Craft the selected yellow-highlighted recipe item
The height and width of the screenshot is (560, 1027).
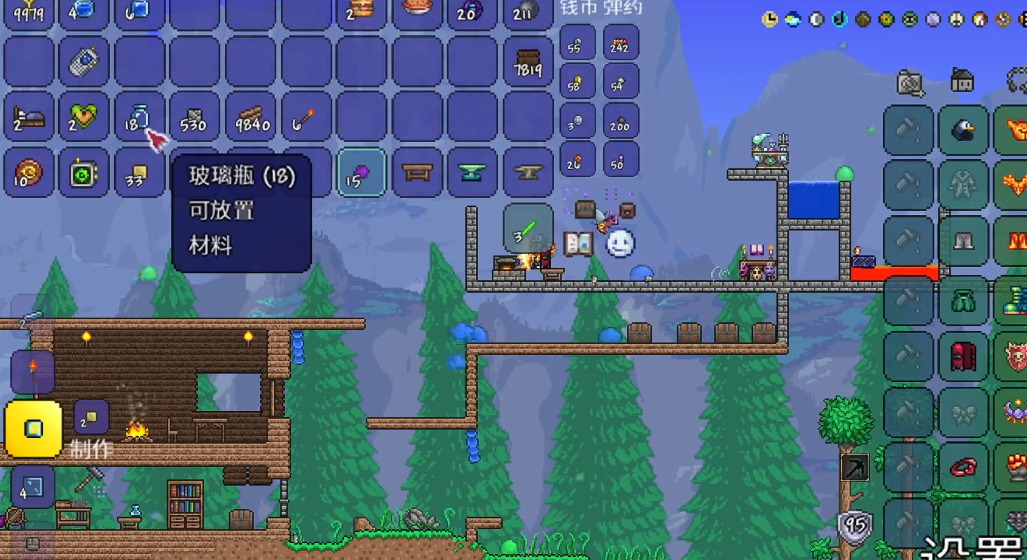click(x=34, y=429)
